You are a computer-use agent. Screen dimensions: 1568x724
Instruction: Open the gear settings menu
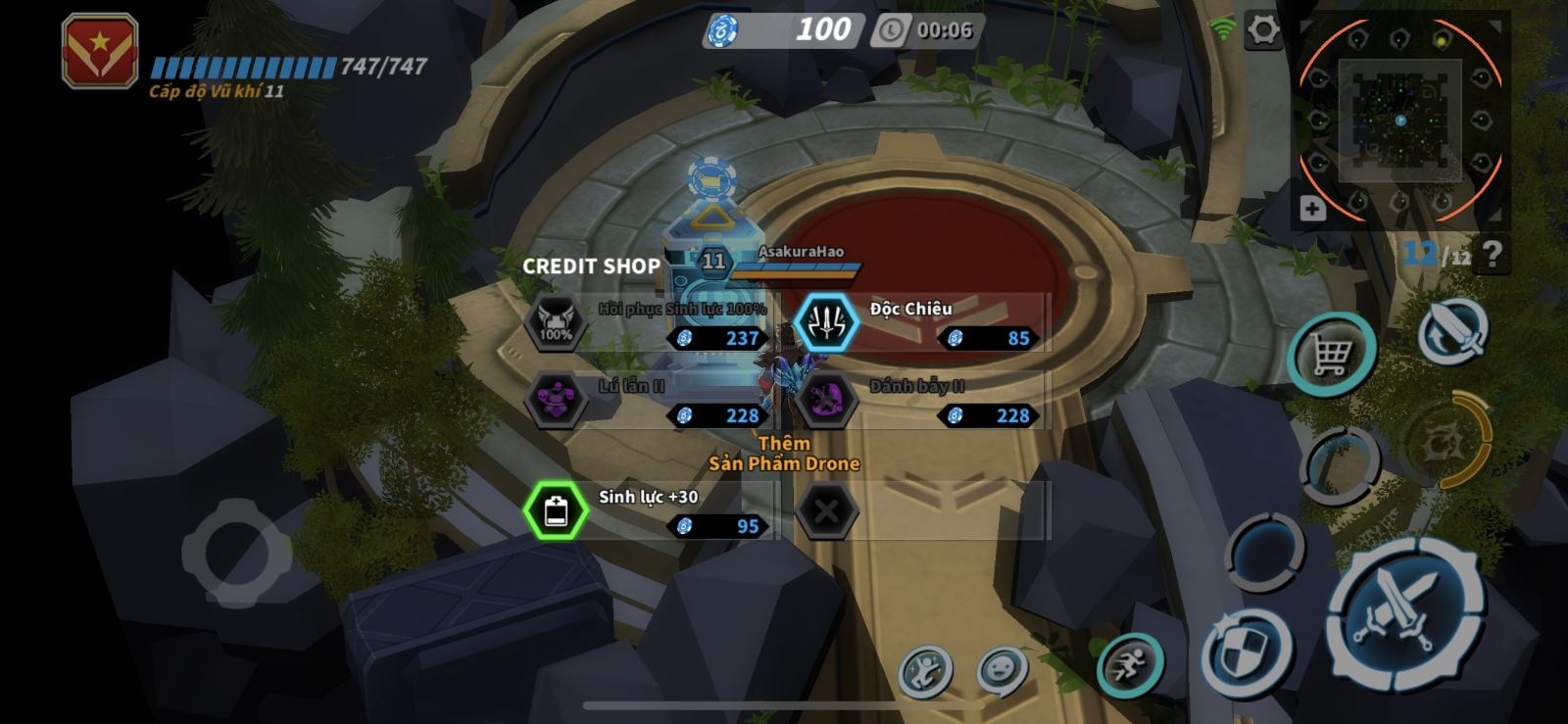[x=1262, y=31]
